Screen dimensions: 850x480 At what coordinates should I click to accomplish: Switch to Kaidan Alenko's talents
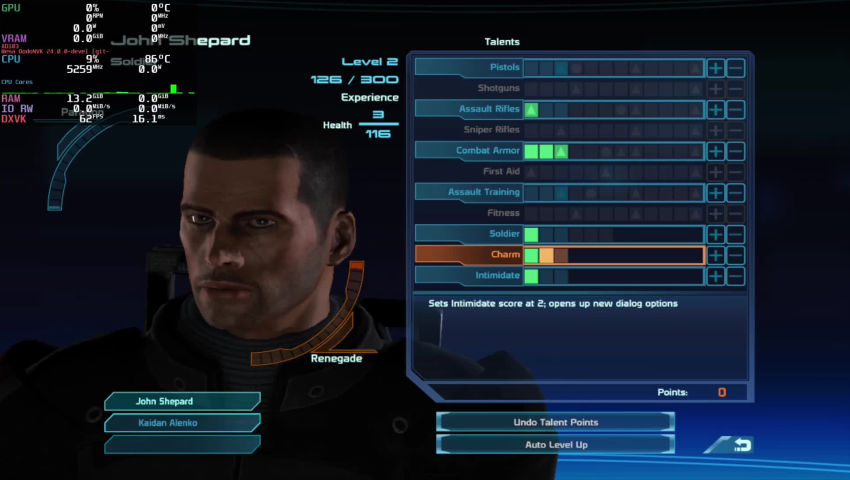click(181, 422)
